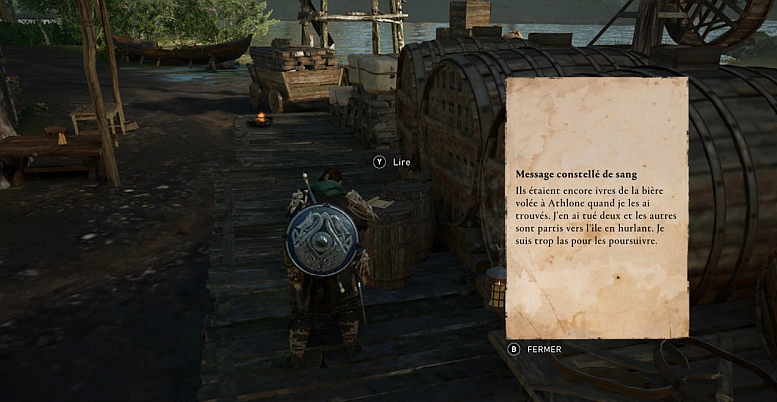
Task: Close the note with the Fermer button
Action: click(535, 349)
